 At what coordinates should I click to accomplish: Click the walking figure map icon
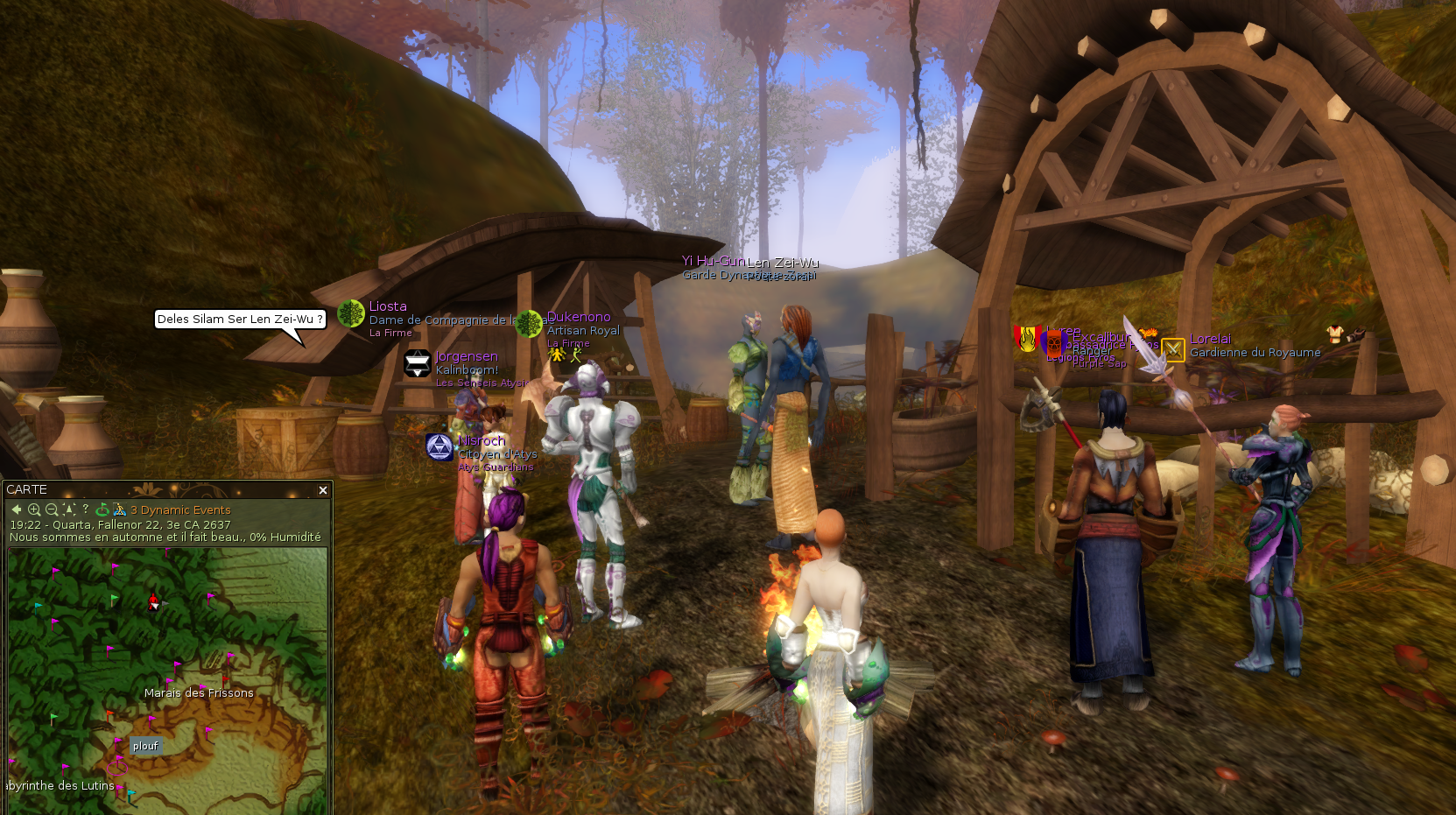coord(119,509)
